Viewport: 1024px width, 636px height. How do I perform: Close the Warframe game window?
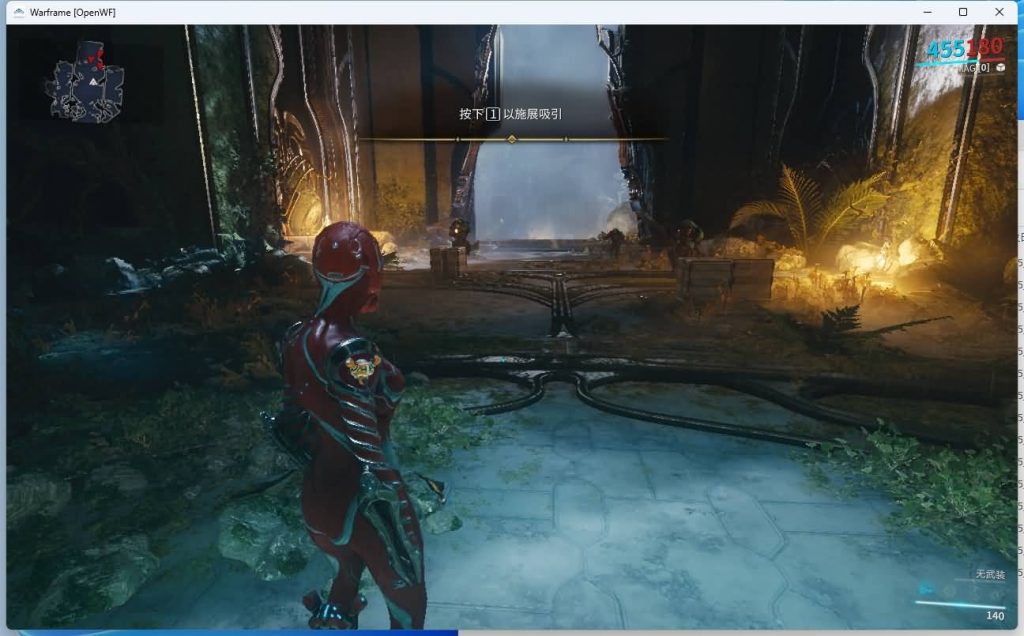(x=999, y=12)
